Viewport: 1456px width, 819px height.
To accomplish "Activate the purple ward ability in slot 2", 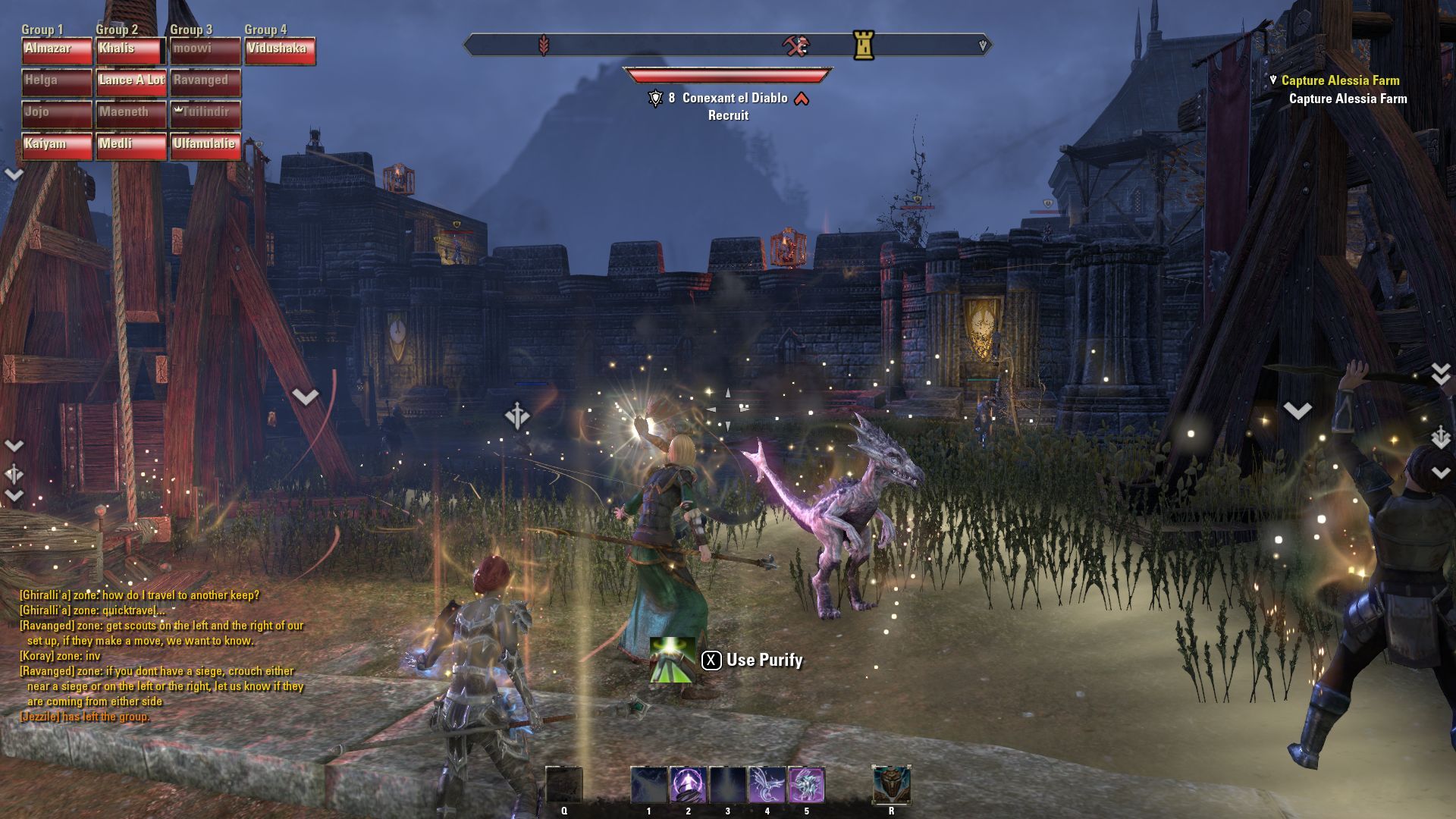I will coord(688,785).
